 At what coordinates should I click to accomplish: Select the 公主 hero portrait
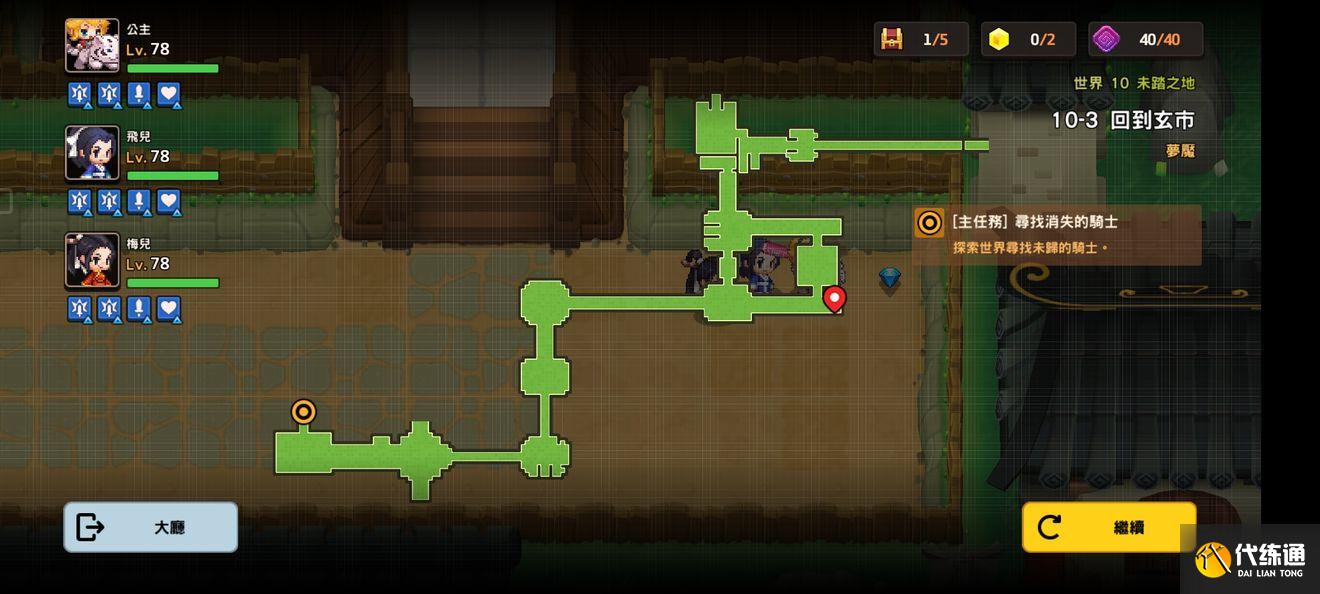point(92,45)
